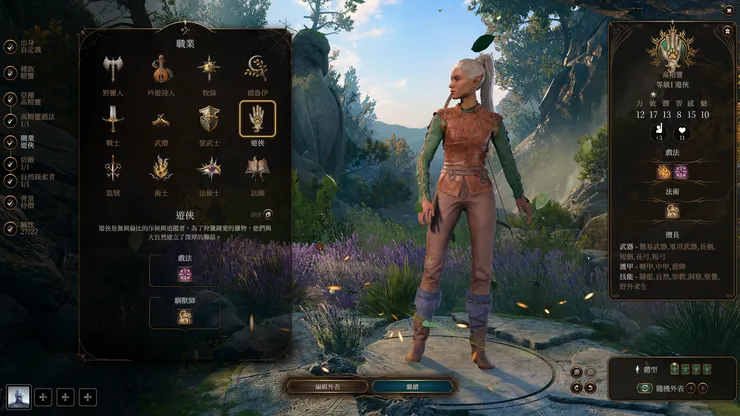Choose the Rogue (盜賊) class
Image resolution: width=740 pixels, height=416 pixels.
(112, 169)
